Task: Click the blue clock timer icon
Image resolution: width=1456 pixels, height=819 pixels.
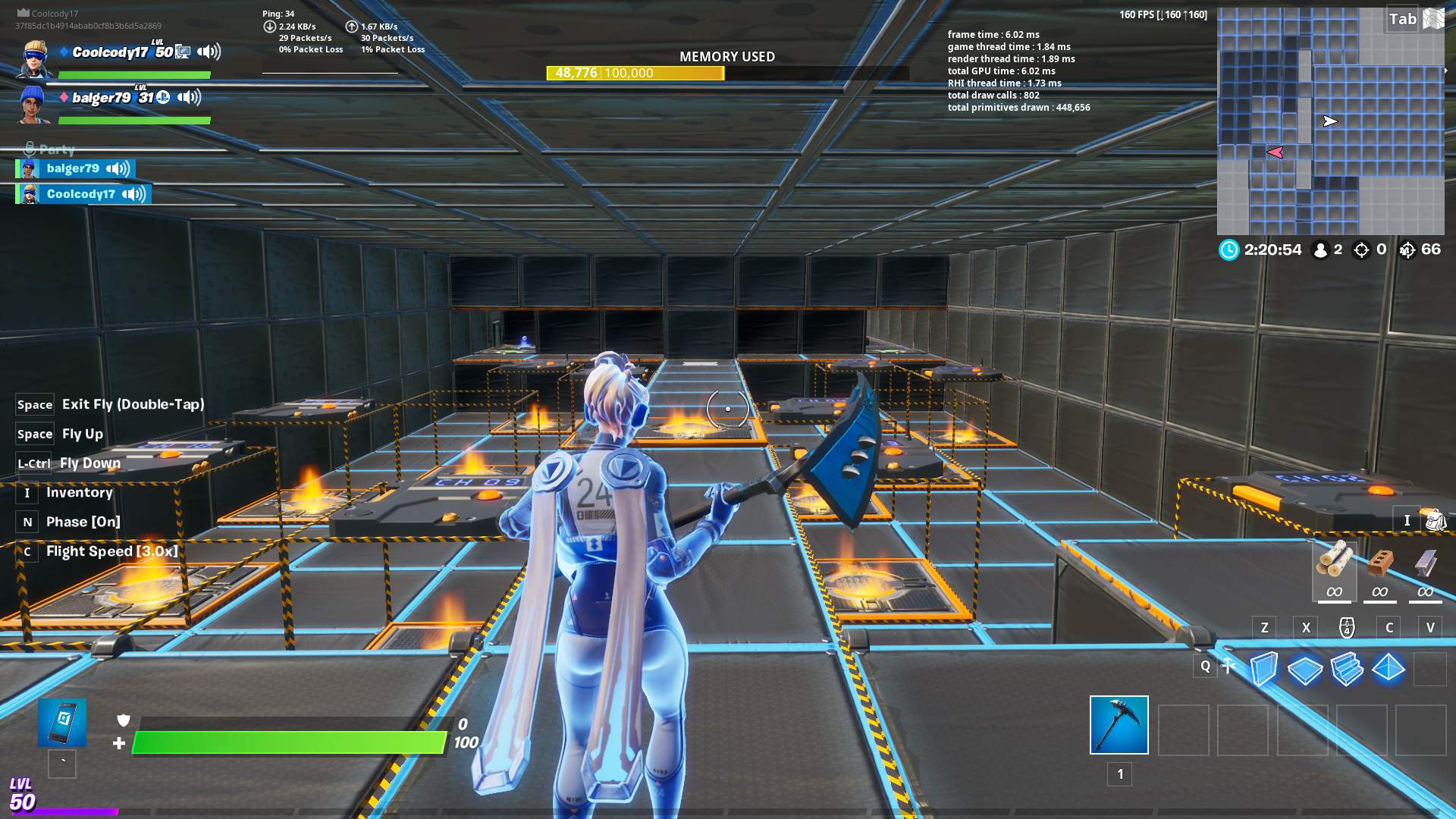Action: coord(1228,249)
